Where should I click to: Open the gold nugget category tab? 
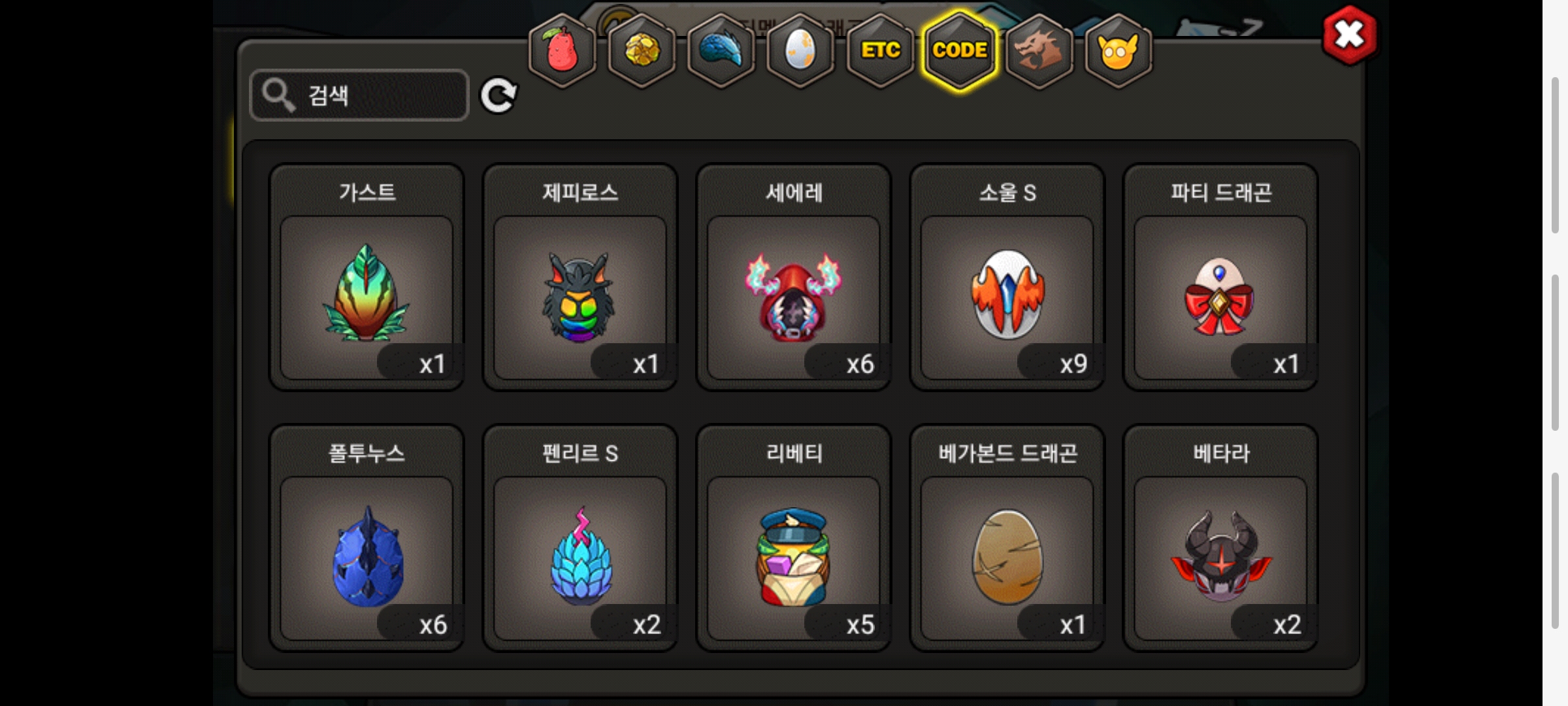(x=642, y=50)
